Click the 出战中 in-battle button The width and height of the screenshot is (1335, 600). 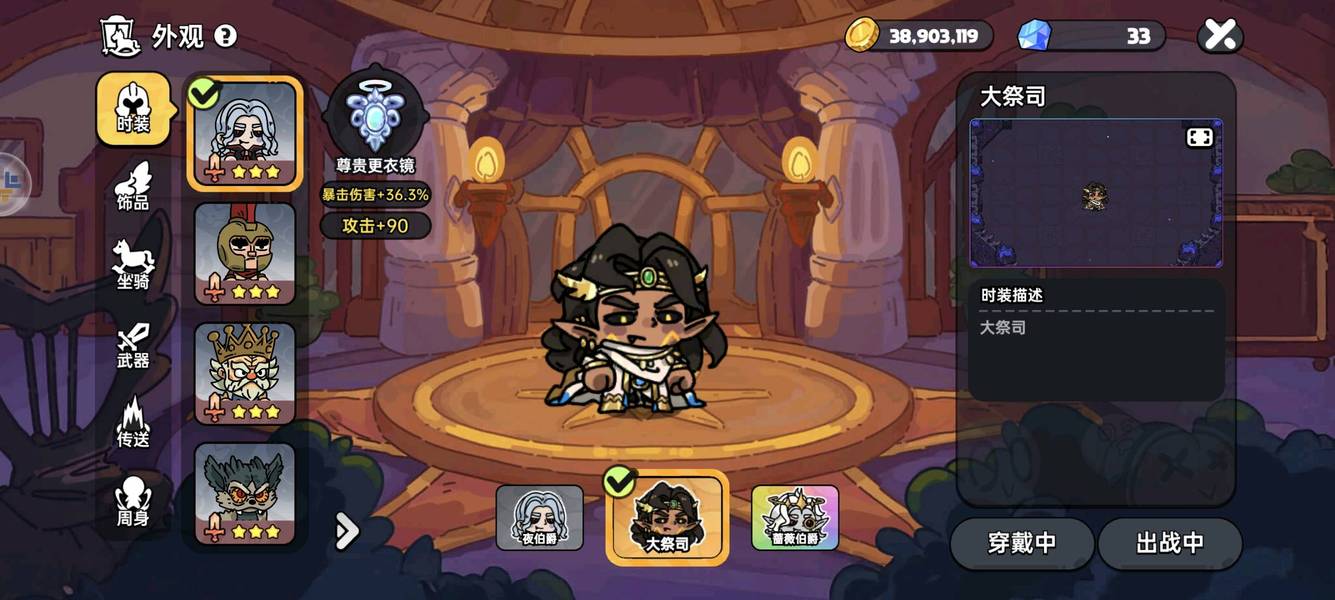coord(1170,543)
